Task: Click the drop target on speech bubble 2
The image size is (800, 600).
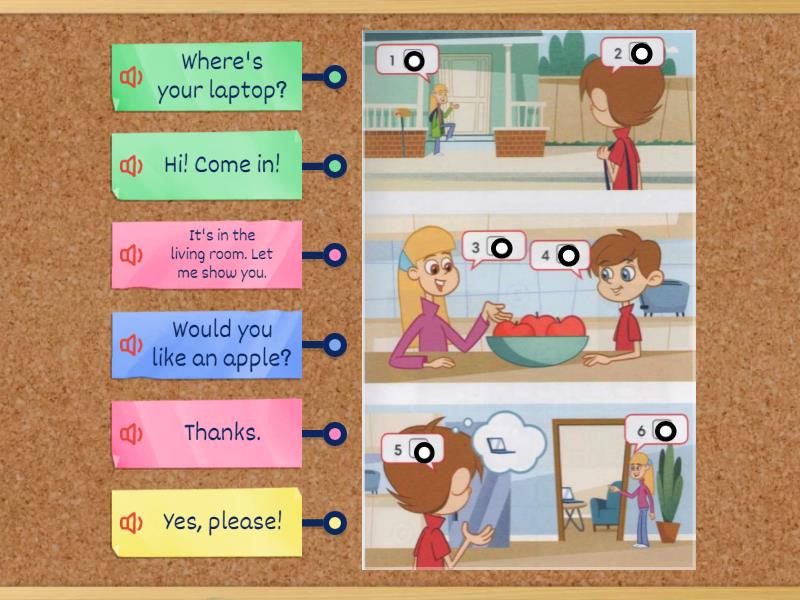Action: 643,53
